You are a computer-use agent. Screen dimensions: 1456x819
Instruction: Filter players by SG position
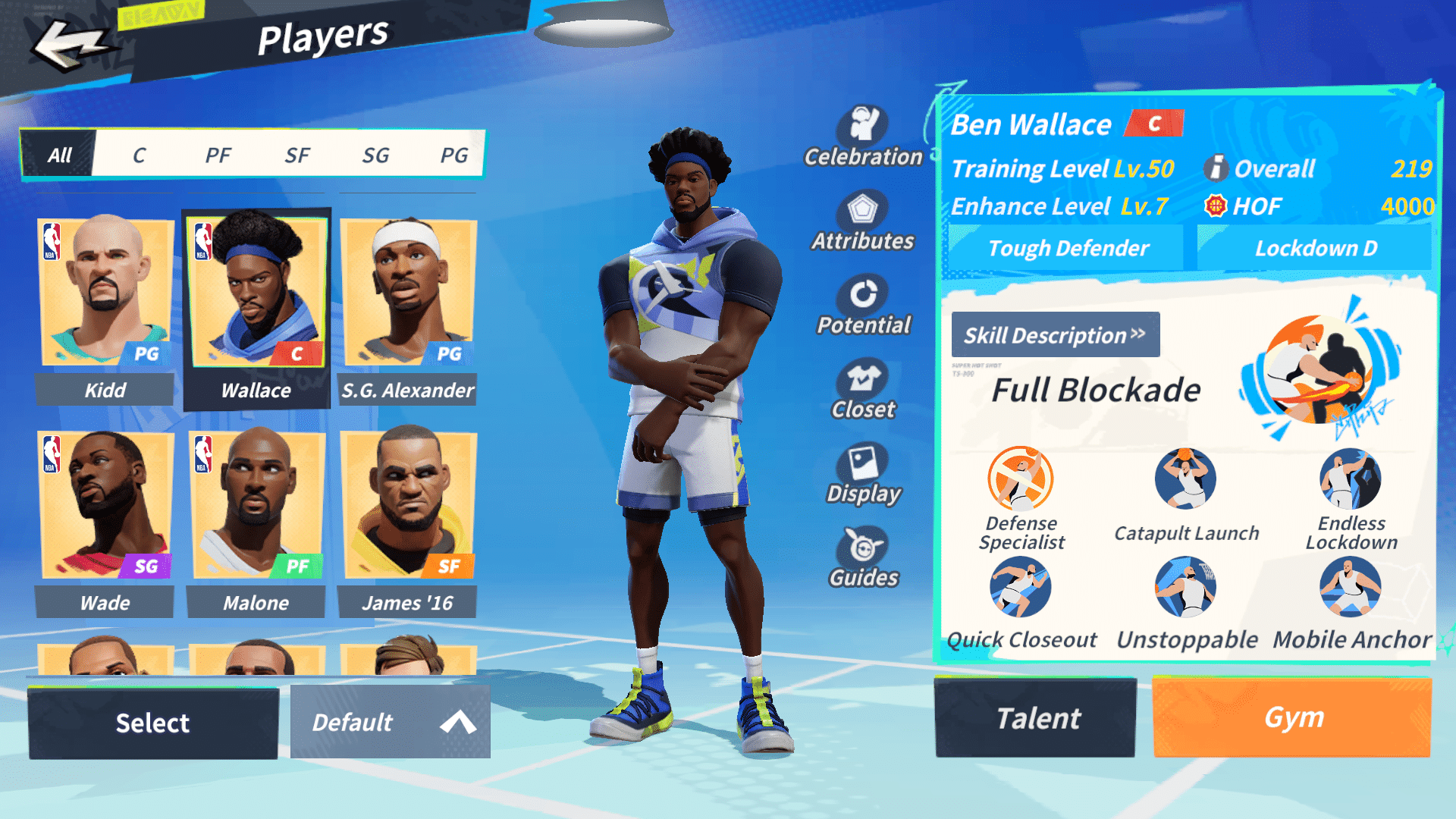pos(375,155)
